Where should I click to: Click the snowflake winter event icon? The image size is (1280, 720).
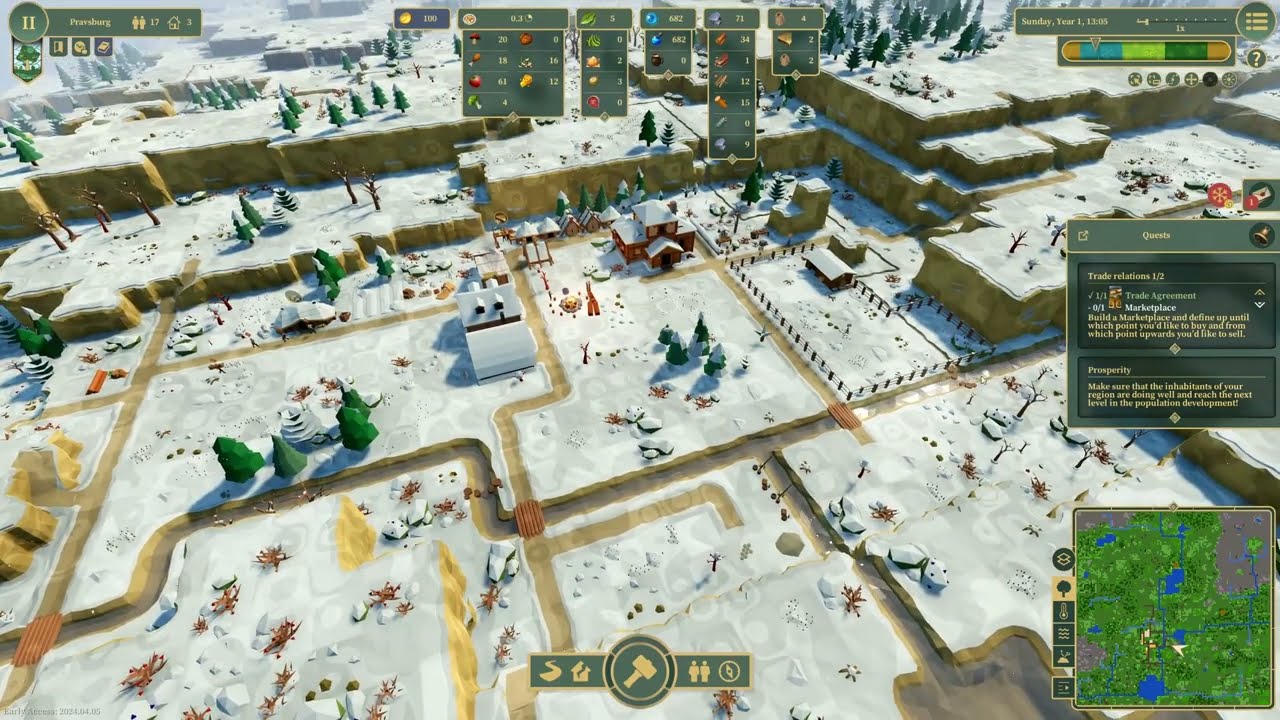point(1219,194)
